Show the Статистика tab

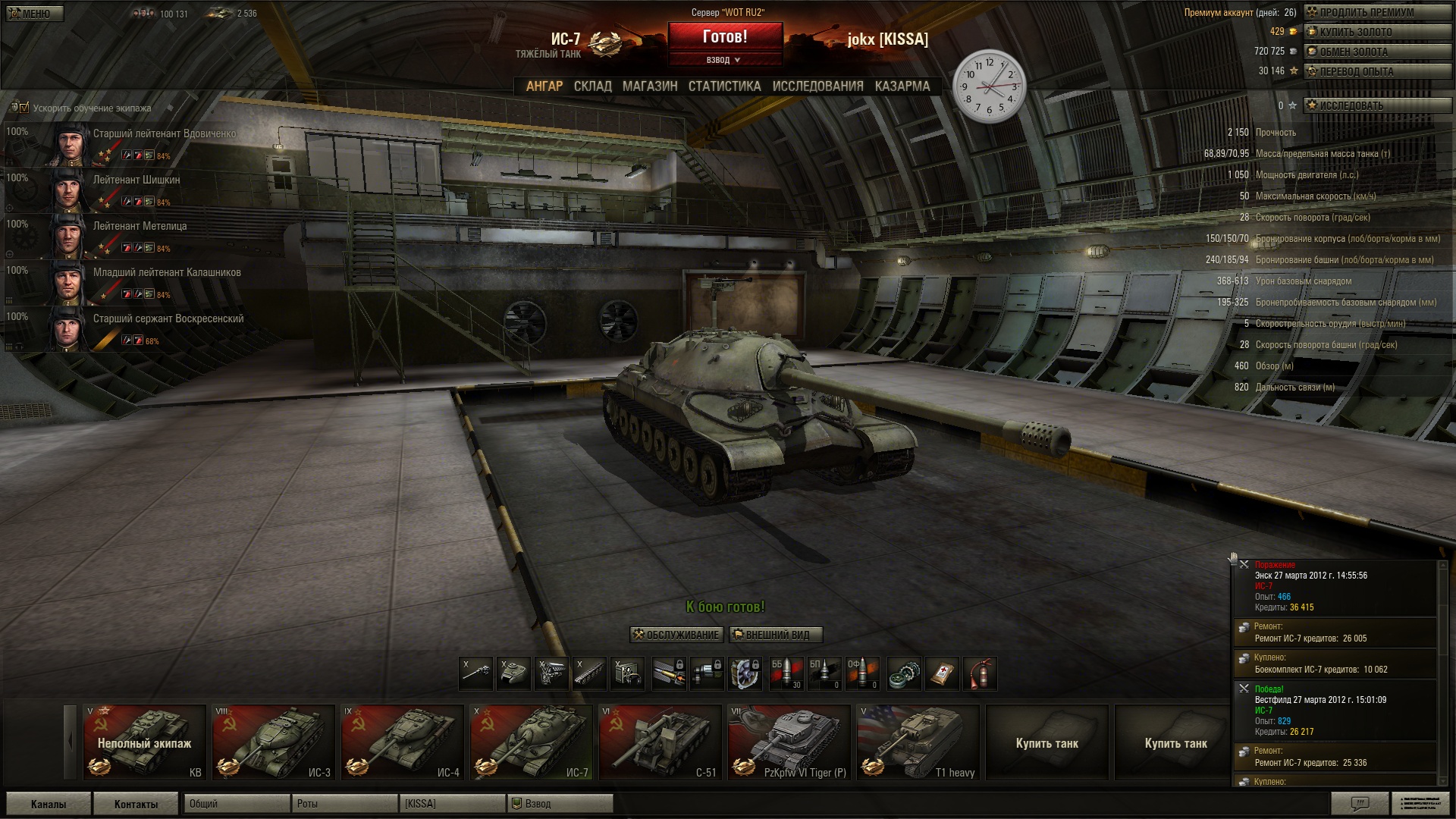pos(724,86)
